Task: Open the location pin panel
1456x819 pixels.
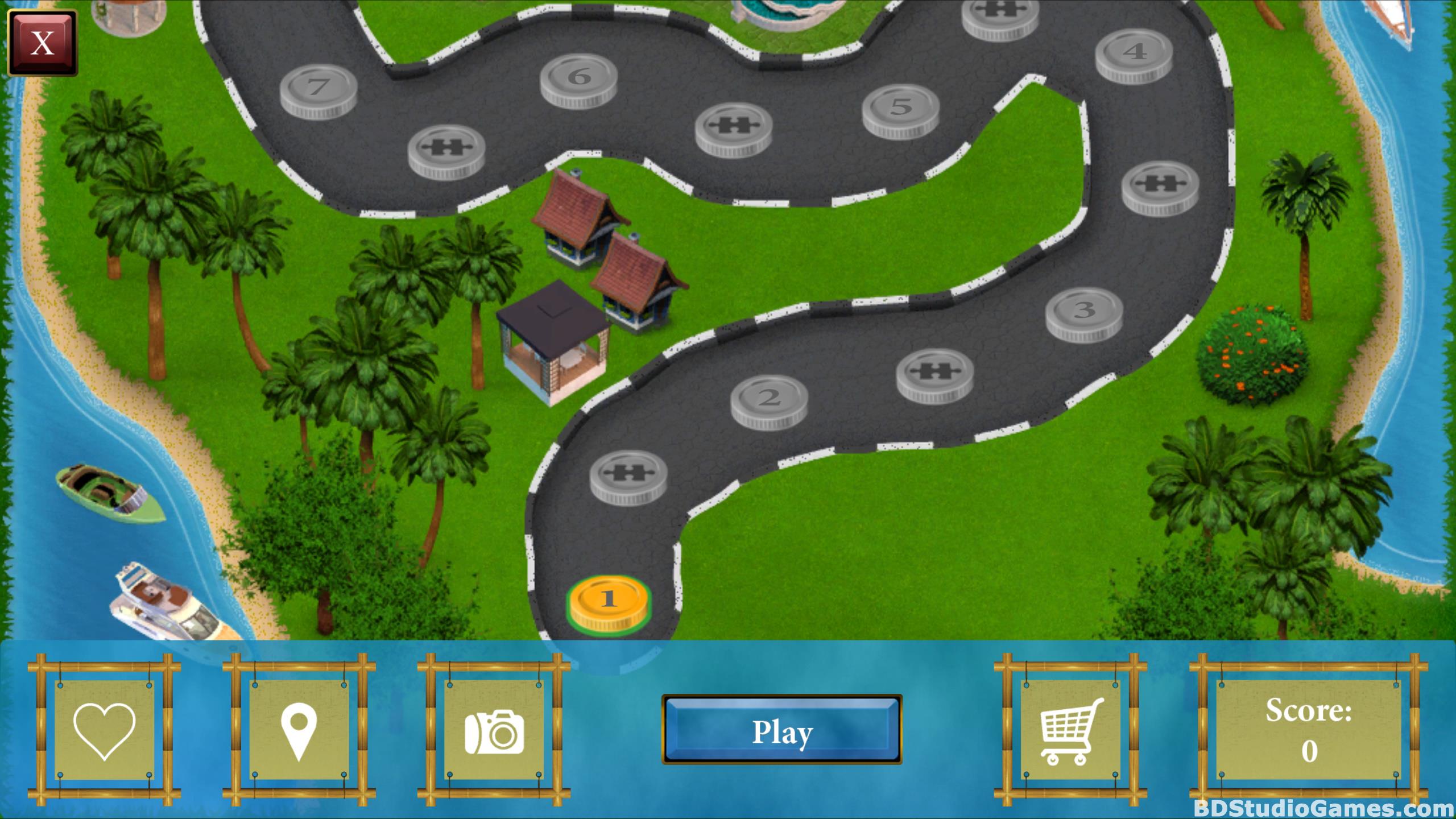Action: click(x=299, y=730)
